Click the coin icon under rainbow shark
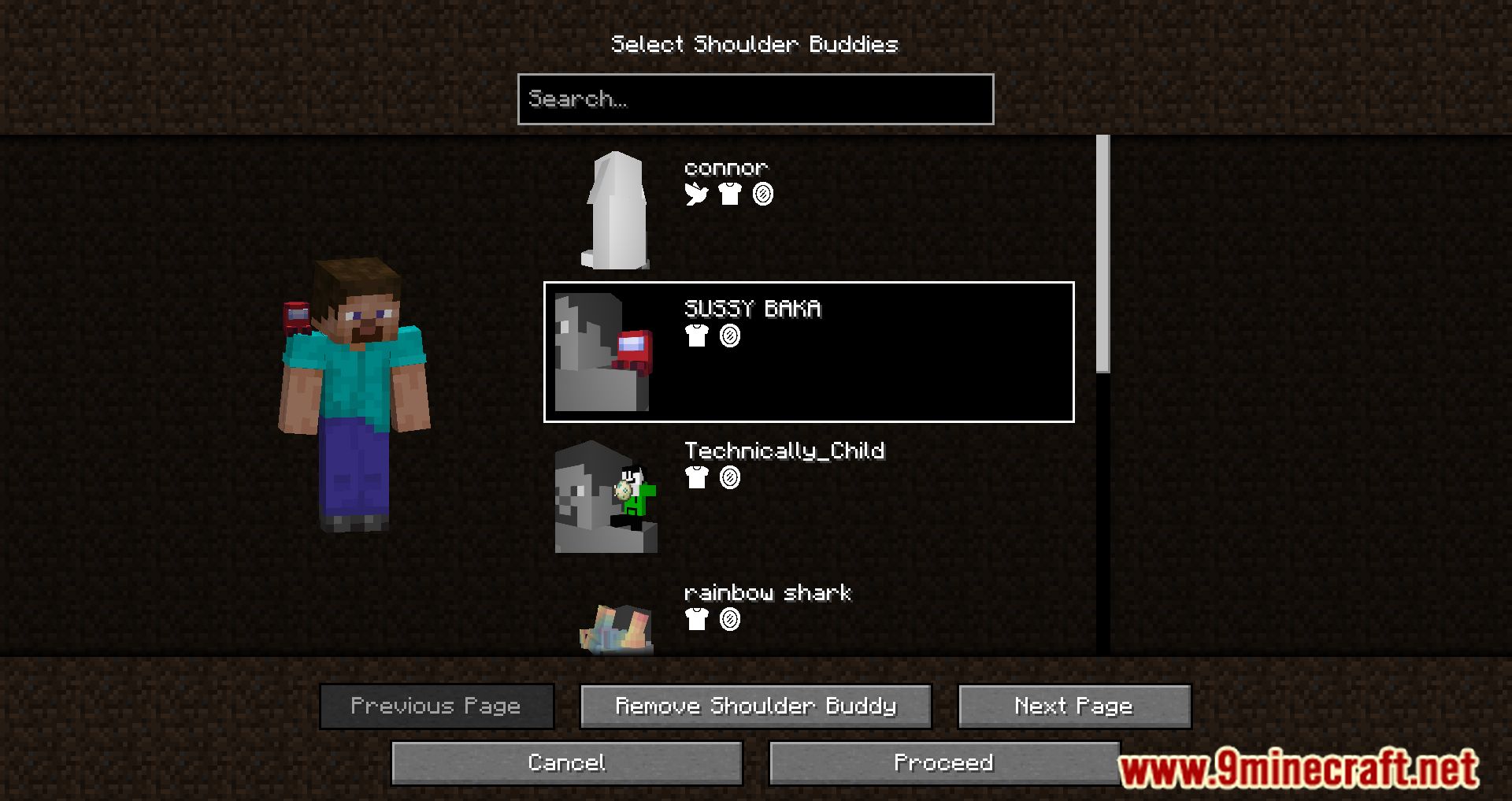1512x801 pixels. (729, 621)
